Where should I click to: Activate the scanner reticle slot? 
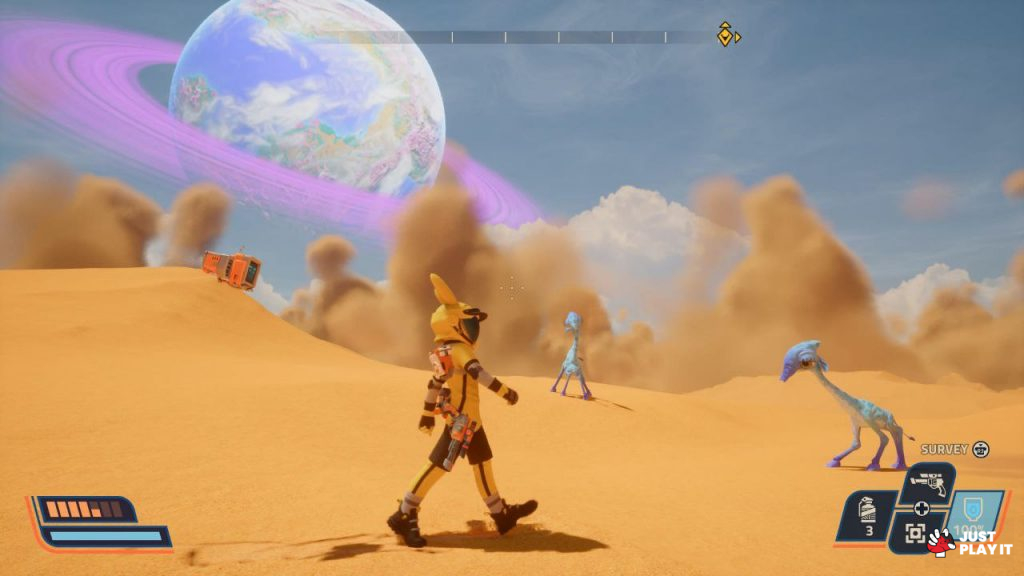pos(915,534)
